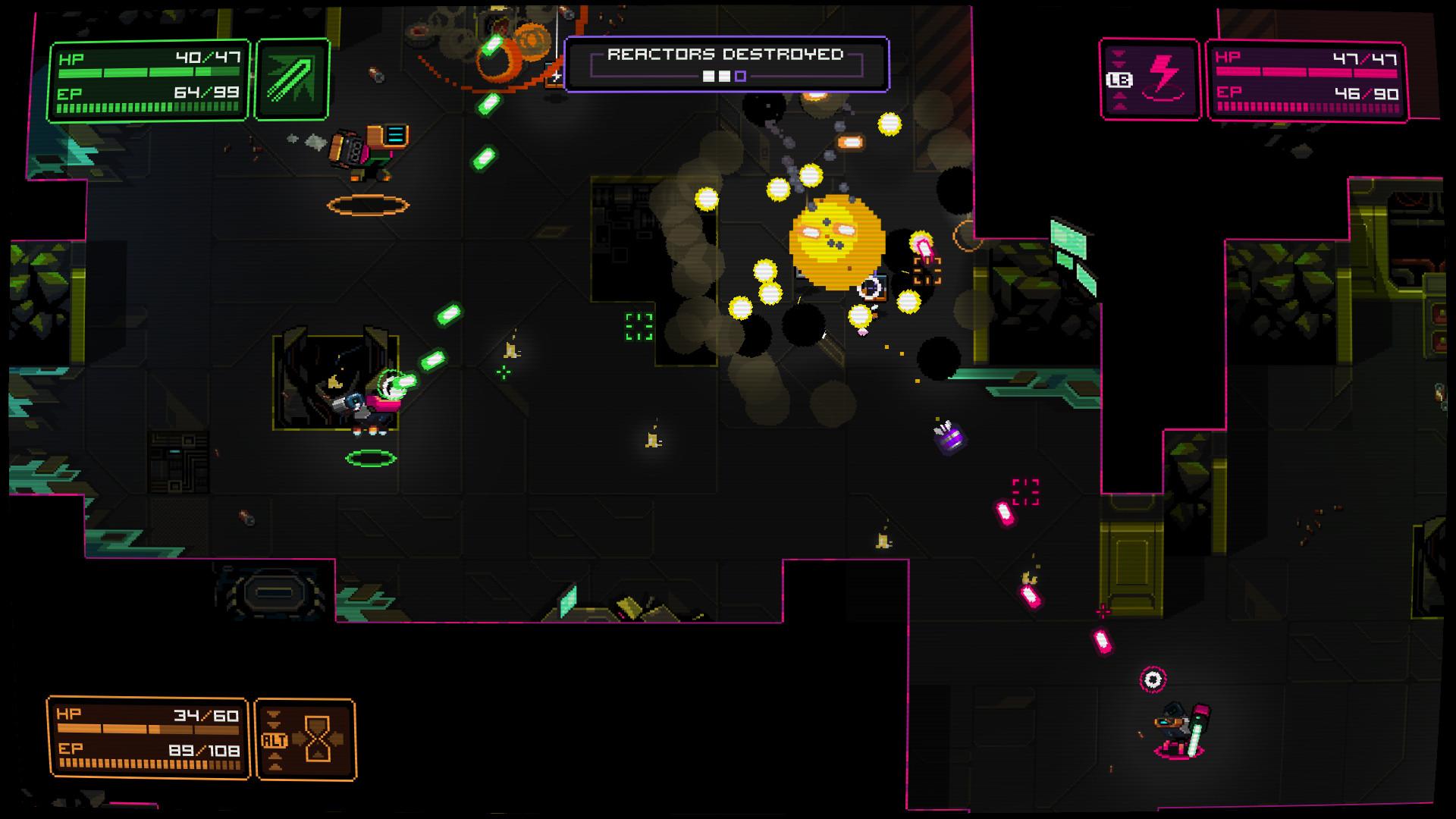
Task: Click the 34/60 HP readout on the orange panel
Action: (207, 716)
